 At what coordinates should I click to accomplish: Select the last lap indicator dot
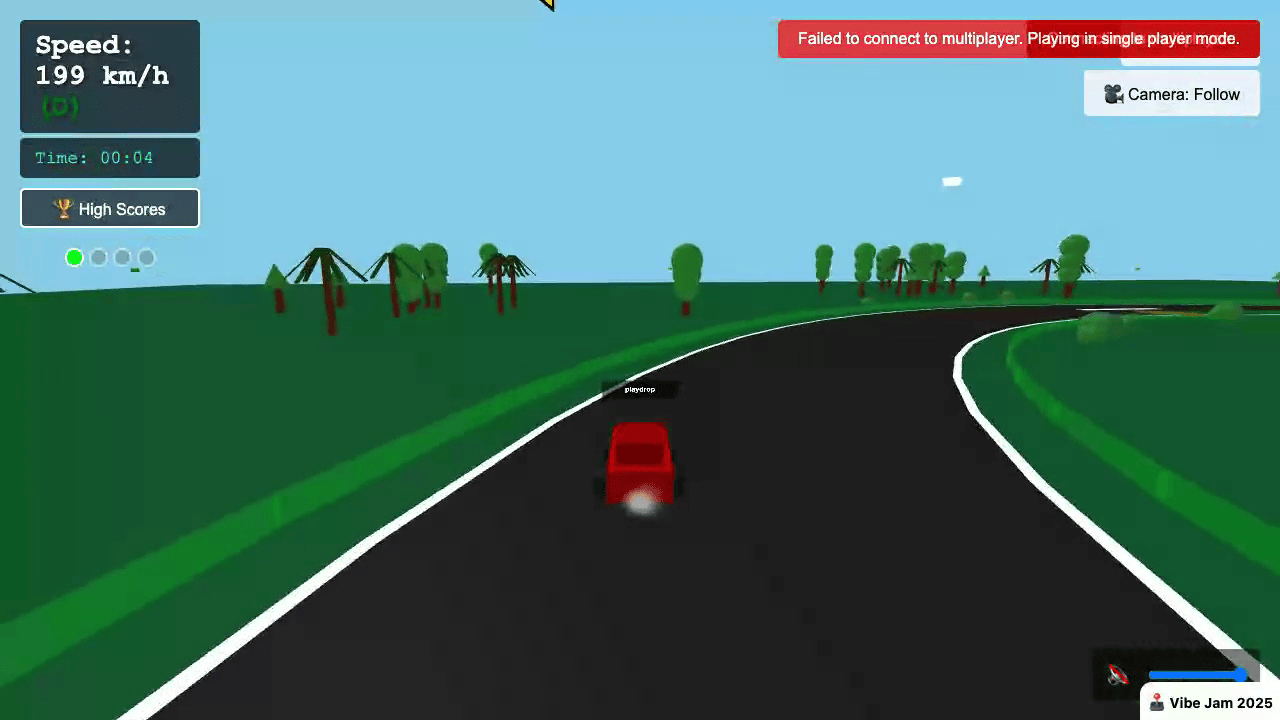click(x=146, y=257)
